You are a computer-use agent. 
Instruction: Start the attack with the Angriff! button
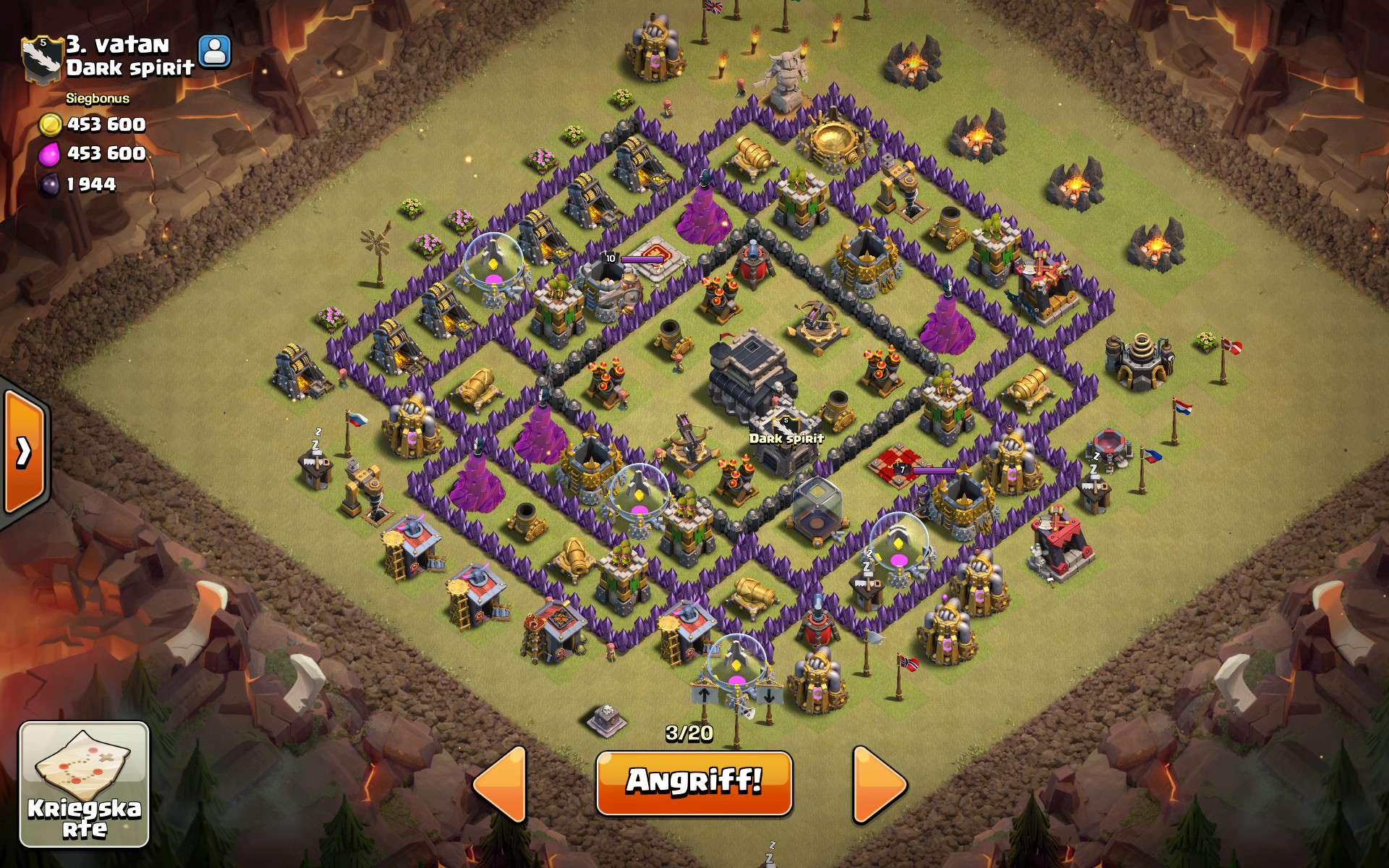pyautogui.click(x=694, y=783)
